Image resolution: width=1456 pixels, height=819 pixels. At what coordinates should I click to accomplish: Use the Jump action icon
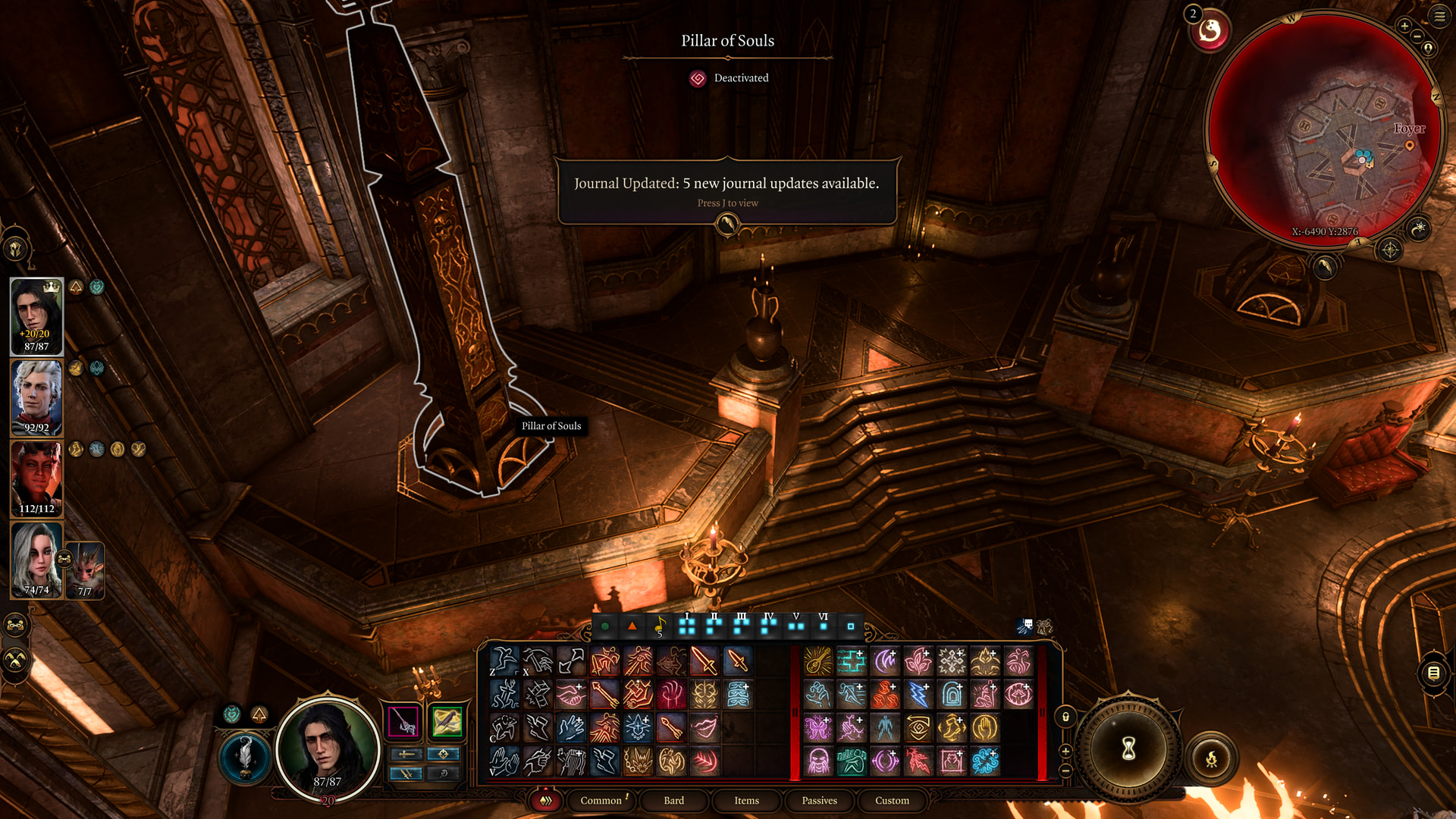pos(504,661)
